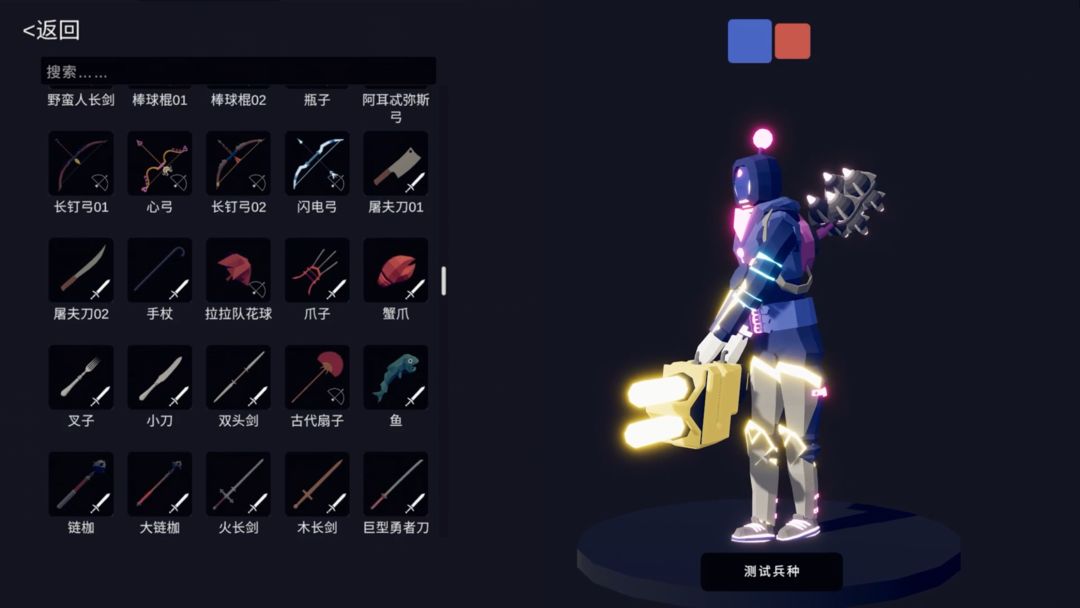The height and width of the screenshot is (608, 1080).
Task: Choose the 叉子 fork
Action: pos(81,377)
